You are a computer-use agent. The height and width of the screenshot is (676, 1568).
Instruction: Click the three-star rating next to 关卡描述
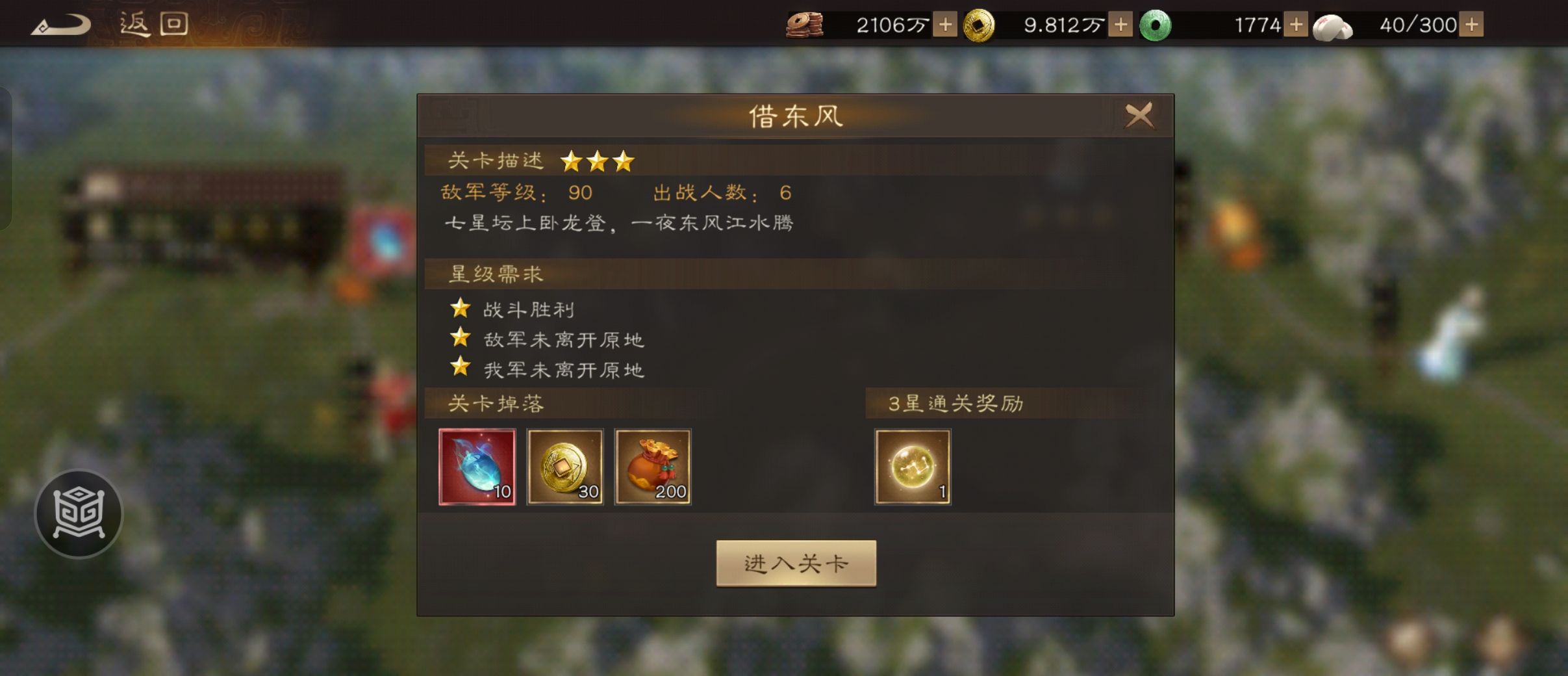pyautogui.click(x=598, y=159)
